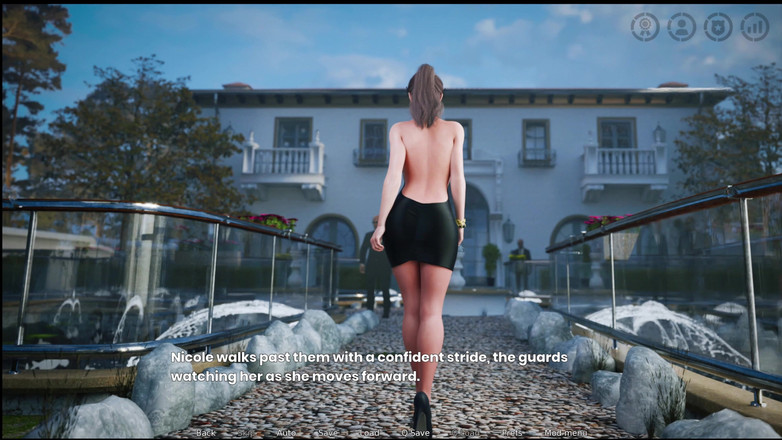This screenshot has width=782, height=440.
Task: Select the police badge icon
Action: pos(718,27)
